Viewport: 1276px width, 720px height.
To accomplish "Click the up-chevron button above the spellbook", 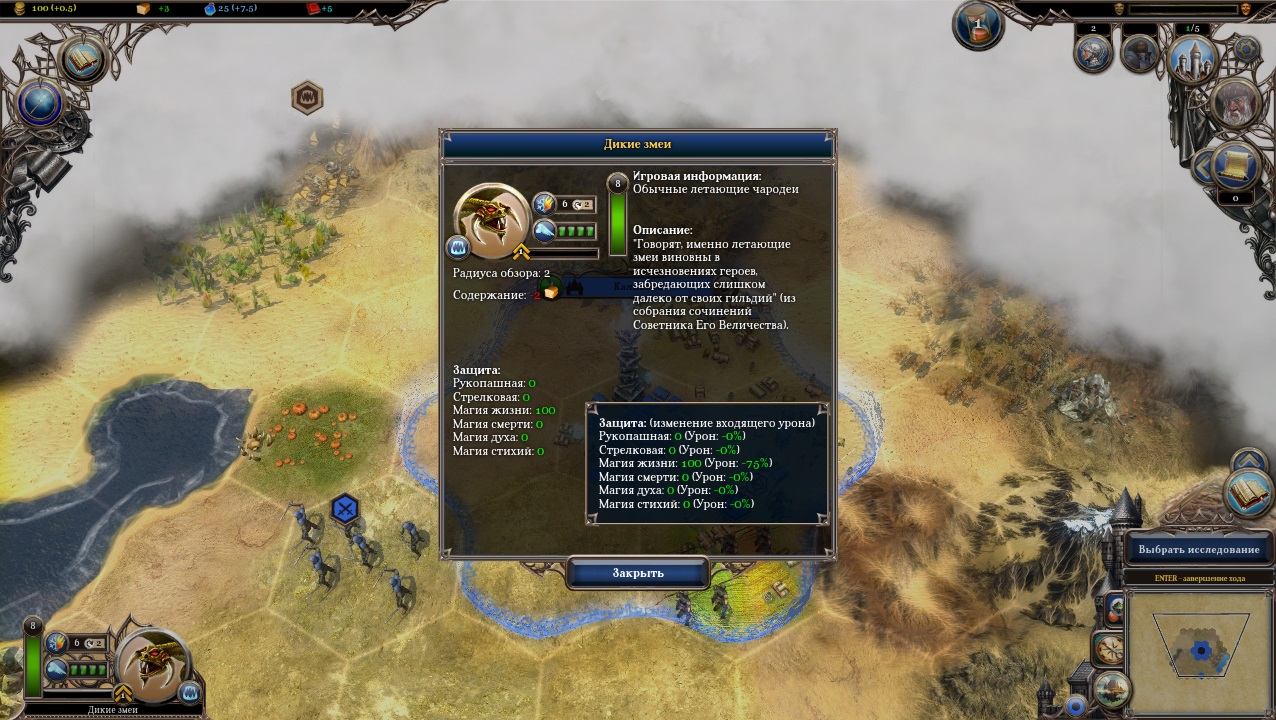I will [1248, 461].
